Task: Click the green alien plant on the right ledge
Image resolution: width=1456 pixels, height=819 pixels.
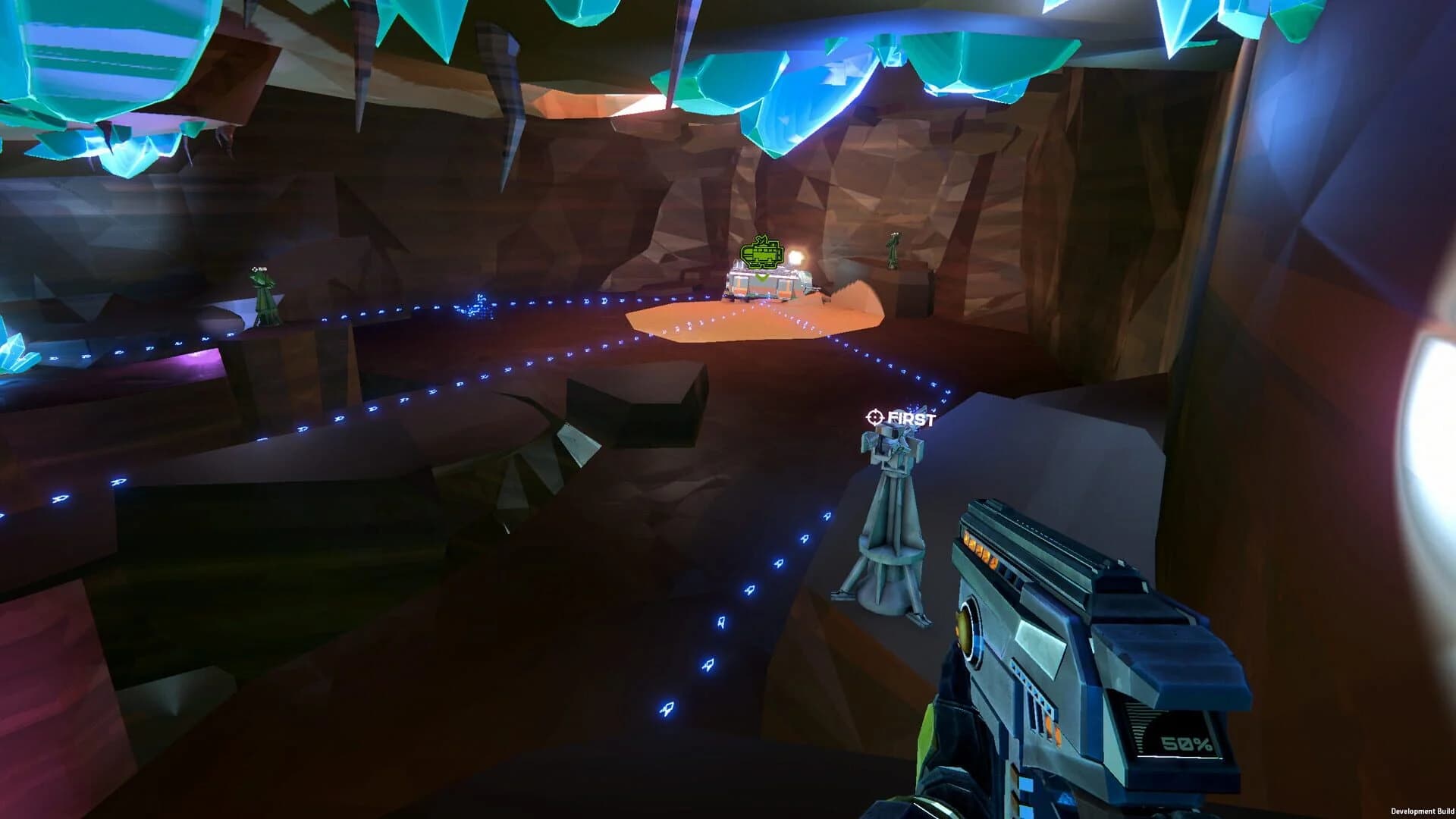Action: pos(894,250)
